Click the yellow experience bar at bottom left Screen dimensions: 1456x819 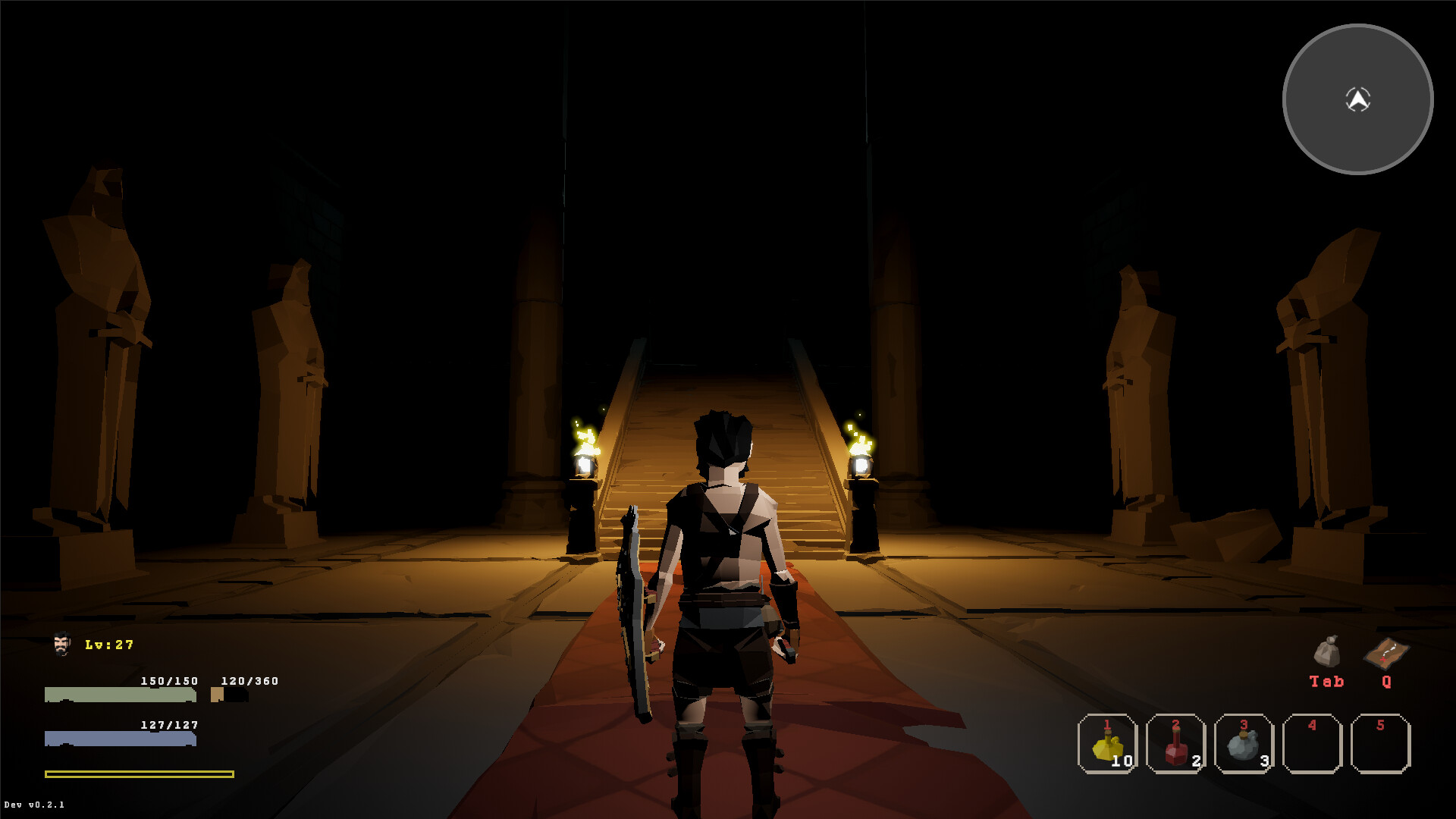tap(139, 775)
